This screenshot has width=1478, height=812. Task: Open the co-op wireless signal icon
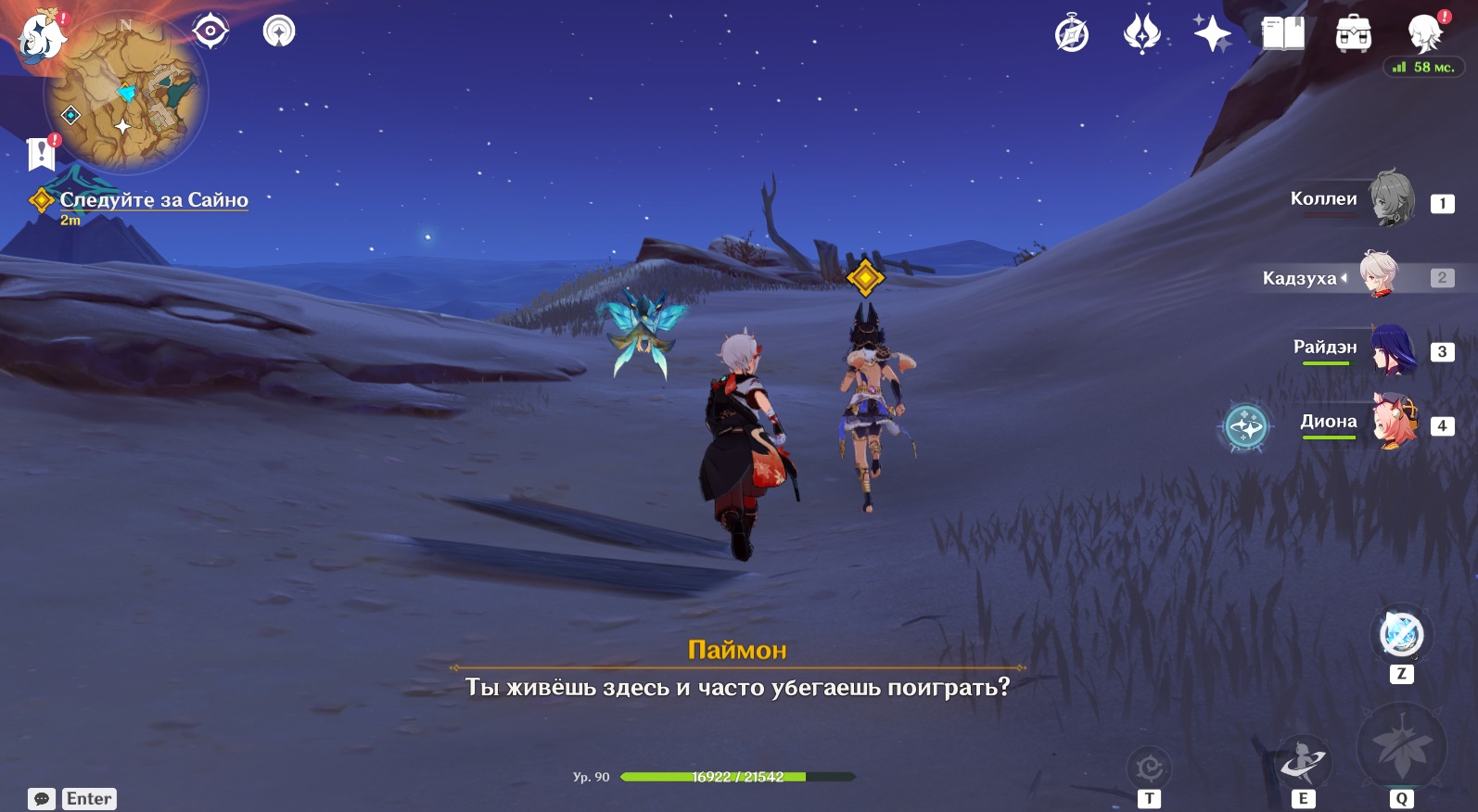click(279, 32)
